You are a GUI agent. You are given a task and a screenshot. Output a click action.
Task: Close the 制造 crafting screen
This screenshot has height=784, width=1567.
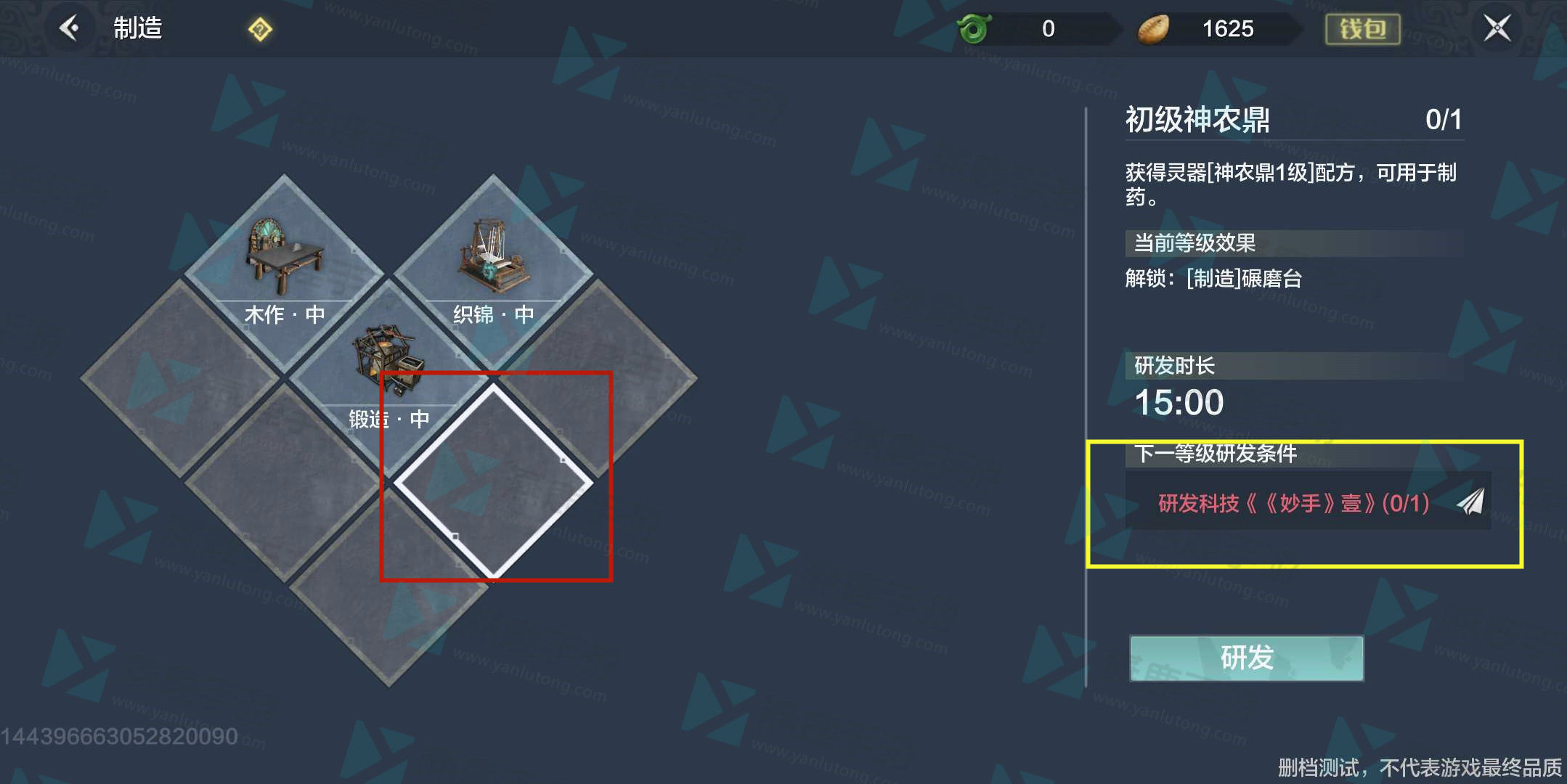1497,28
